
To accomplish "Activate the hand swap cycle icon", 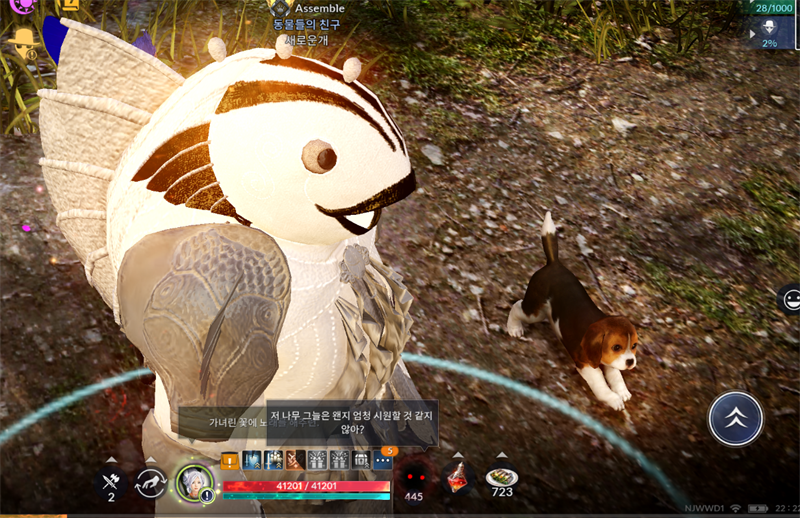I will (151, 481).
